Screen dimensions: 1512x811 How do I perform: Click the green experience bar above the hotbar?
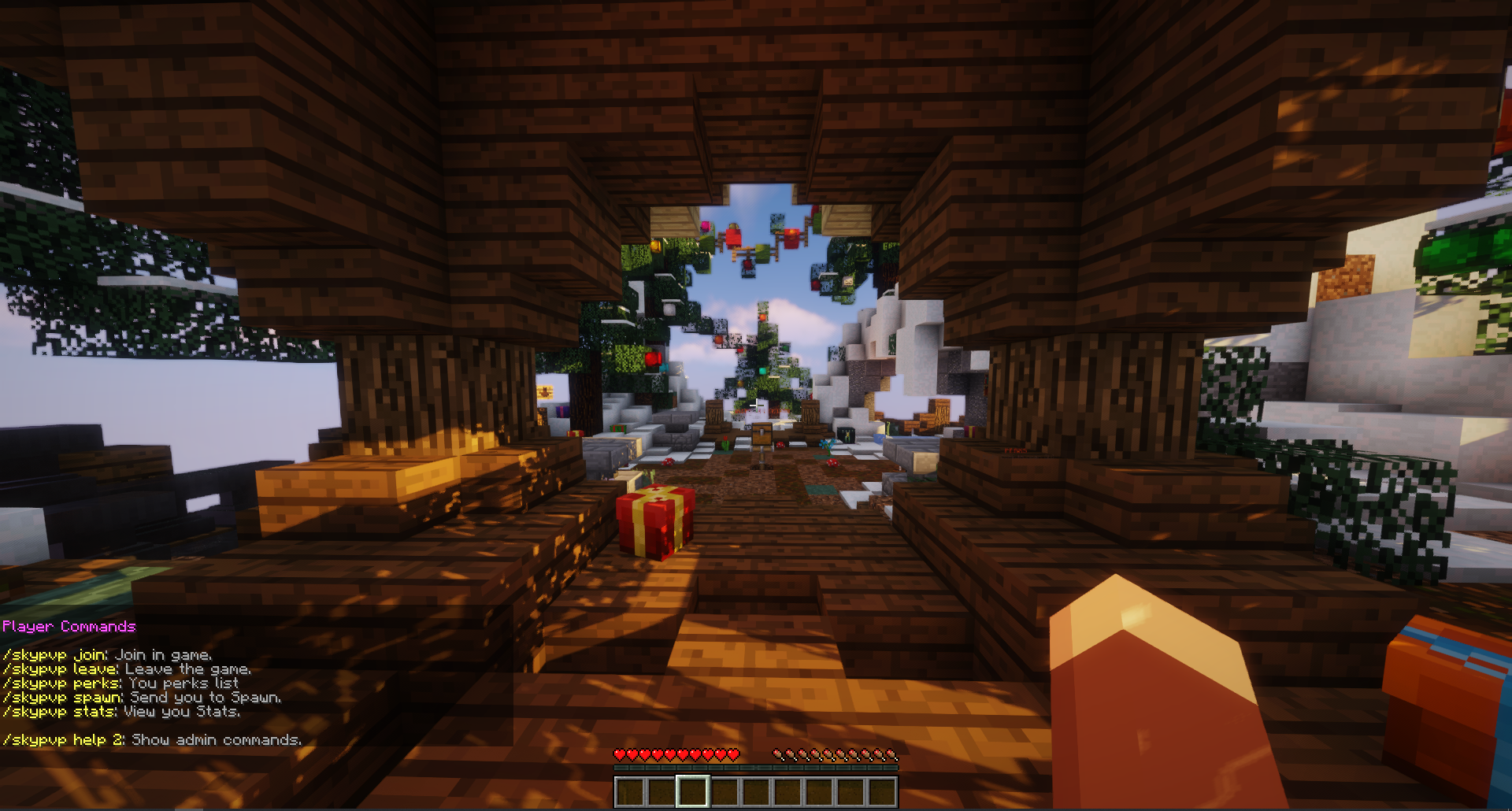[756, 768]
